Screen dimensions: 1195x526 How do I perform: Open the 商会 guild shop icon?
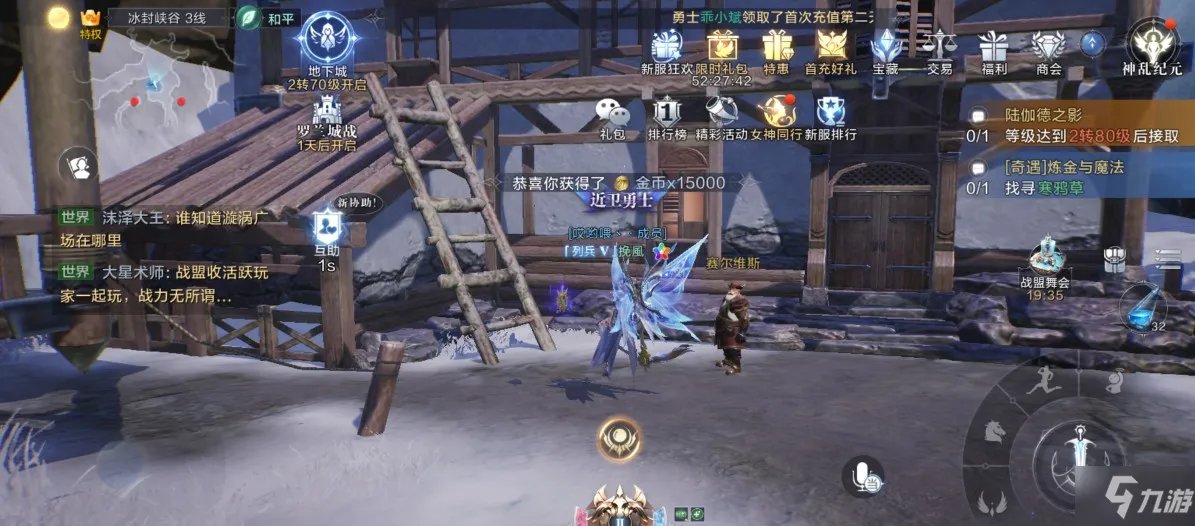pos(1048,47)
